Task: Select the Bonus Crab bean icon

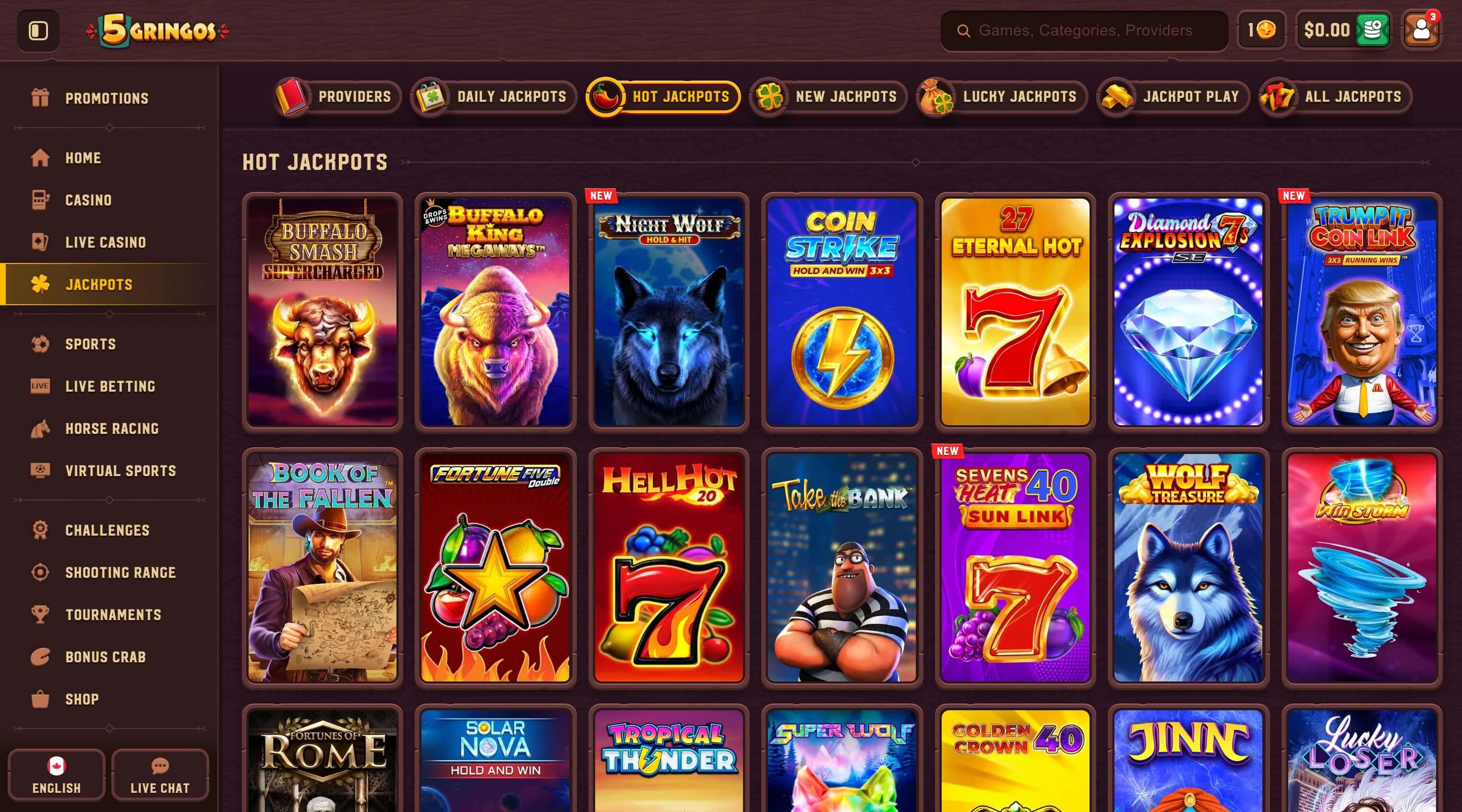Action: click(40, 657)
